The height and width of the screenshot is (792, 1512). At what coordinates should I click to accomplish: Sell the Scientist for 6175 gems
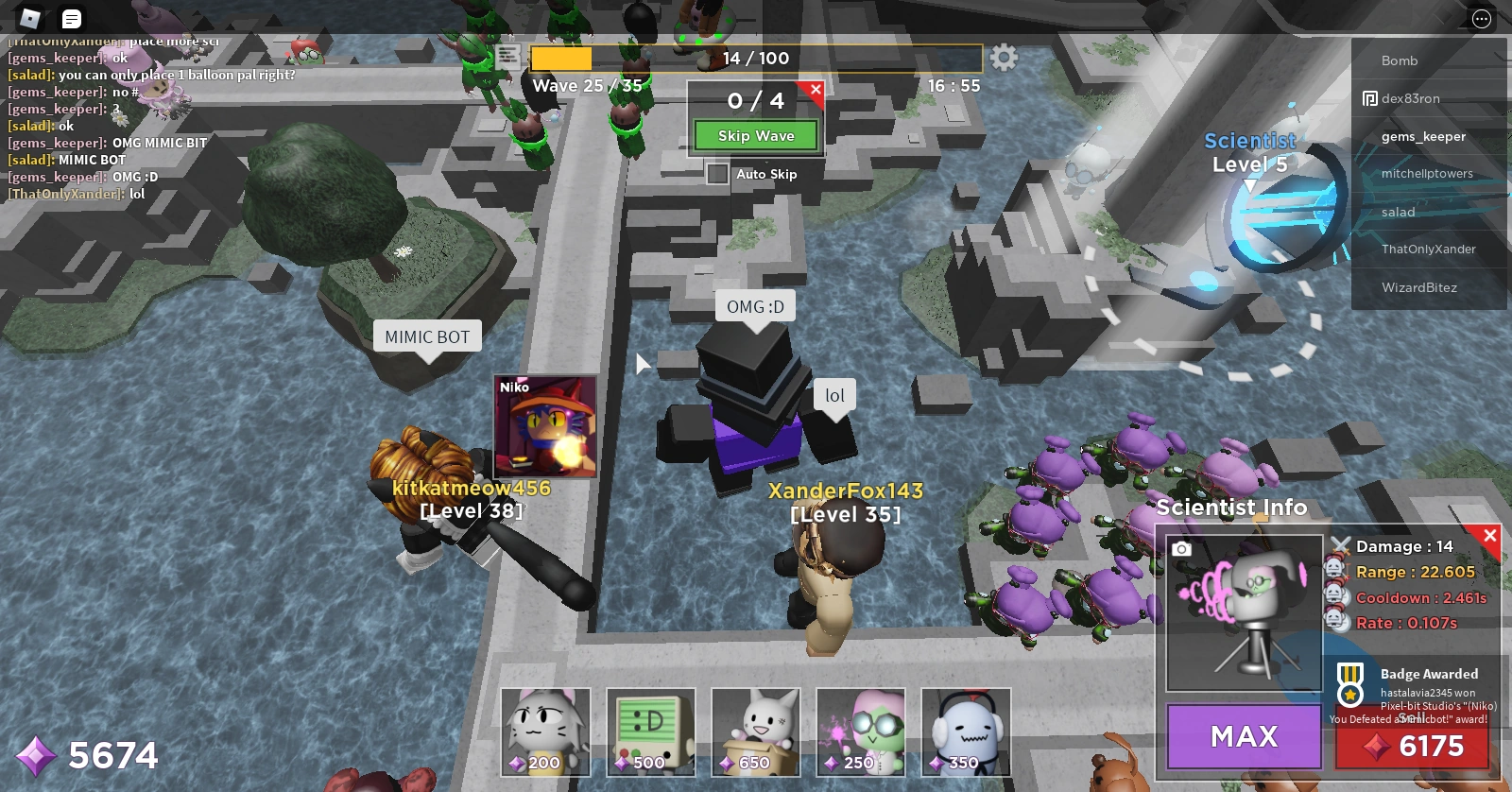(x=1413, y=747)
